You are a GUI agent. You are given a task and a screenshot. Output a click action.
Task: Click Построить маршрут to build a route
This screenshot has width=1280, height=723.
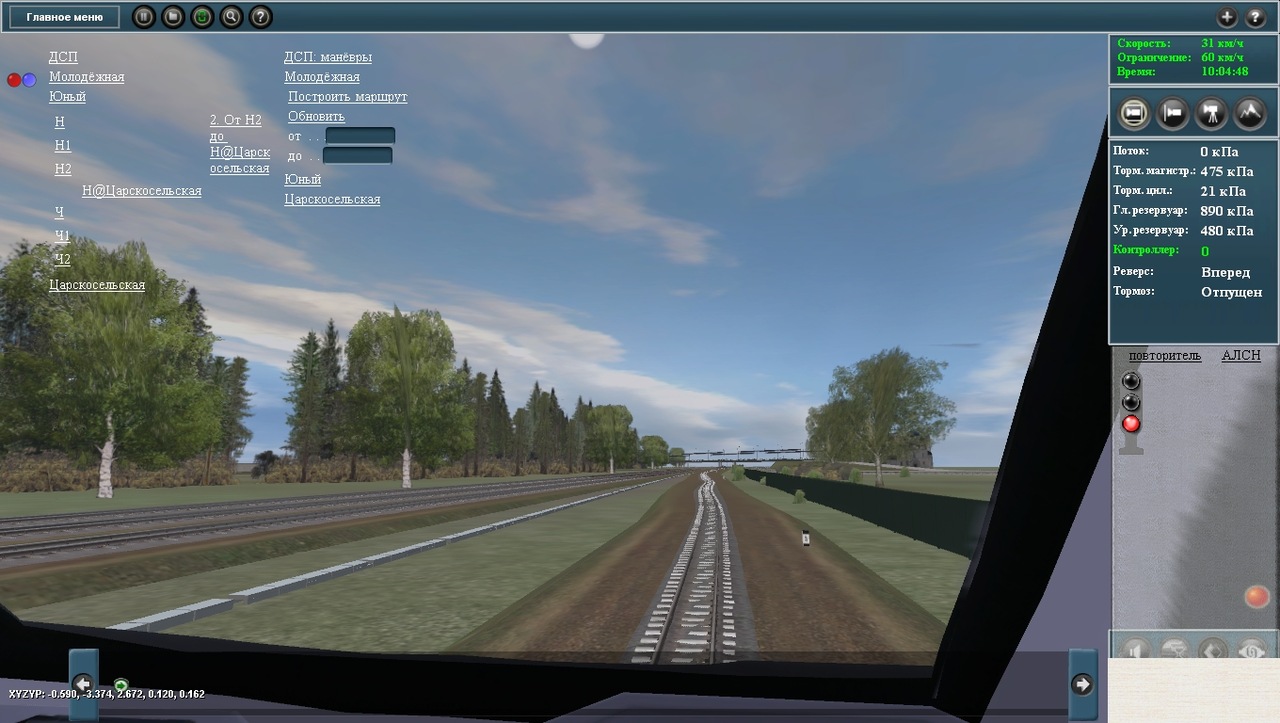point(347,97)
